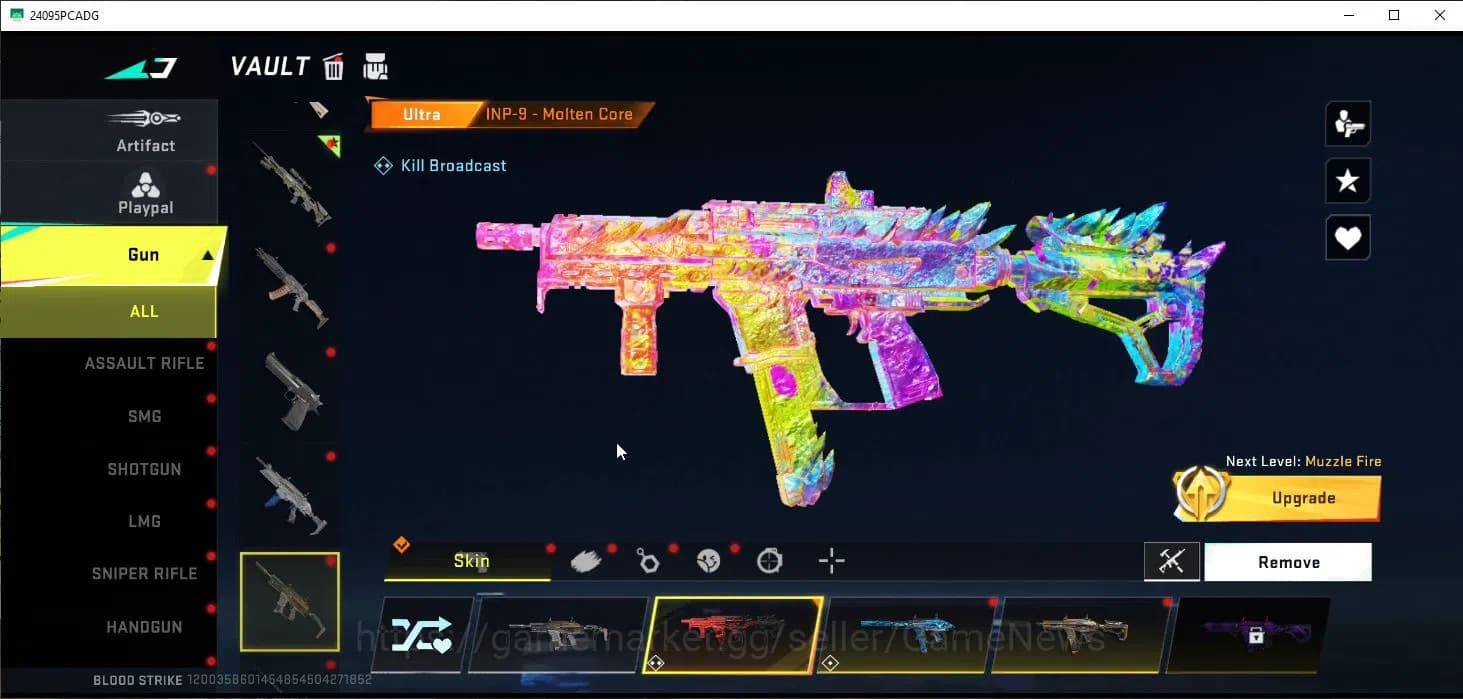Filter weapons by Assault Rifle

(144, 363)
